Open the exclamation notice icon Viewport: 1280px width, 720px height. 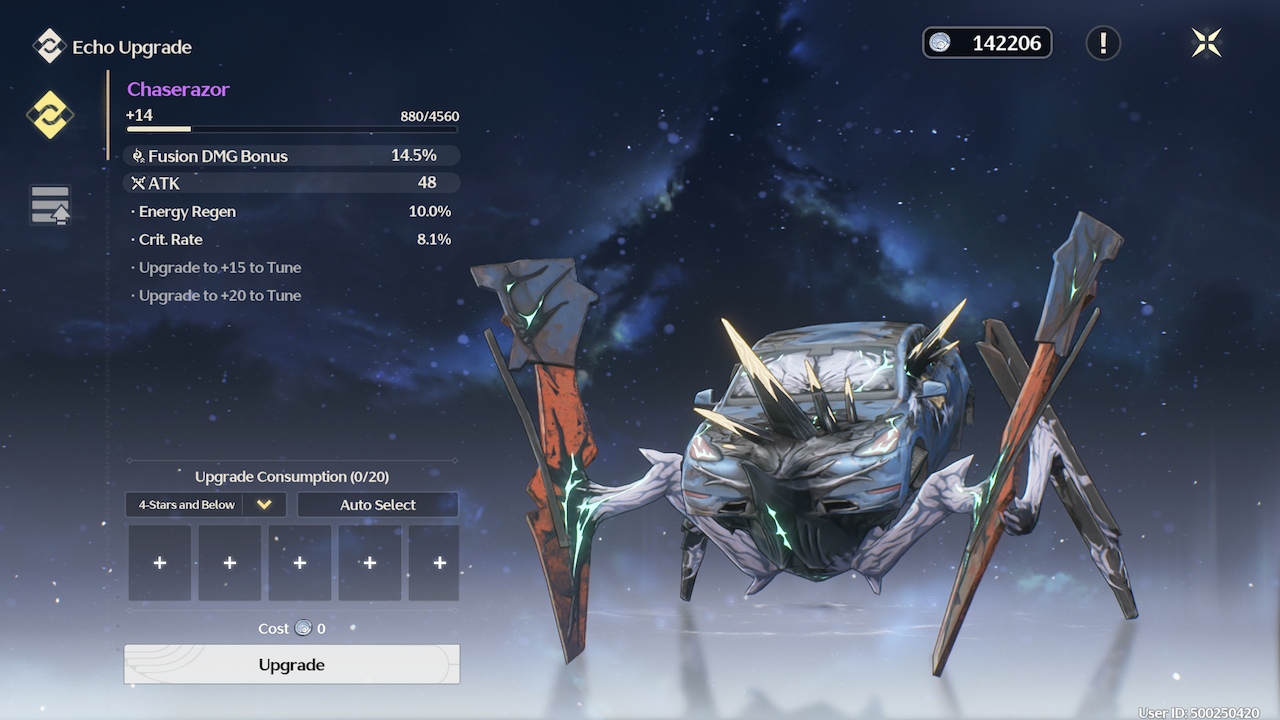pyautogui.click(x=1103, y=43)
